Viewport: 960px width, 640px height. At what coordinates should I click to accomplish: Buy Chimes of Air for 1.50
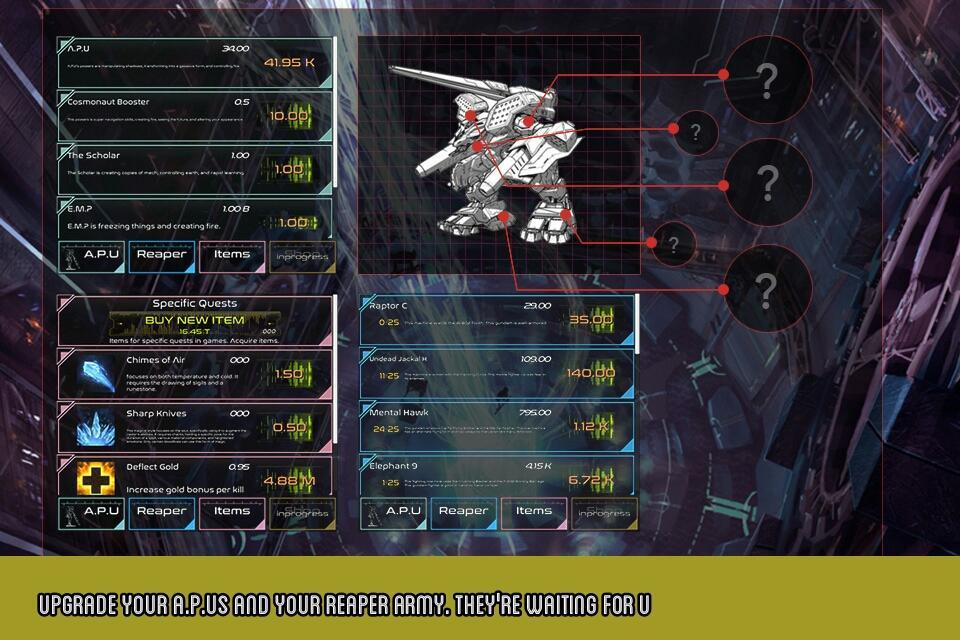tap(289, 373)
